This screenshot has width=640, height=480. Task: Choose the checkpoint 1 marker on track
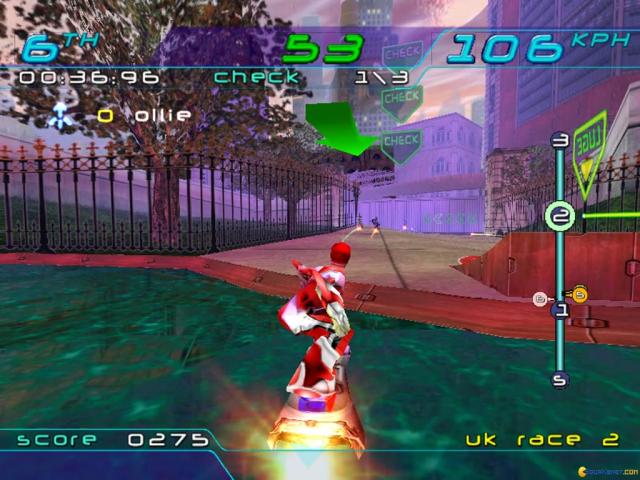[x=561, y=311]
